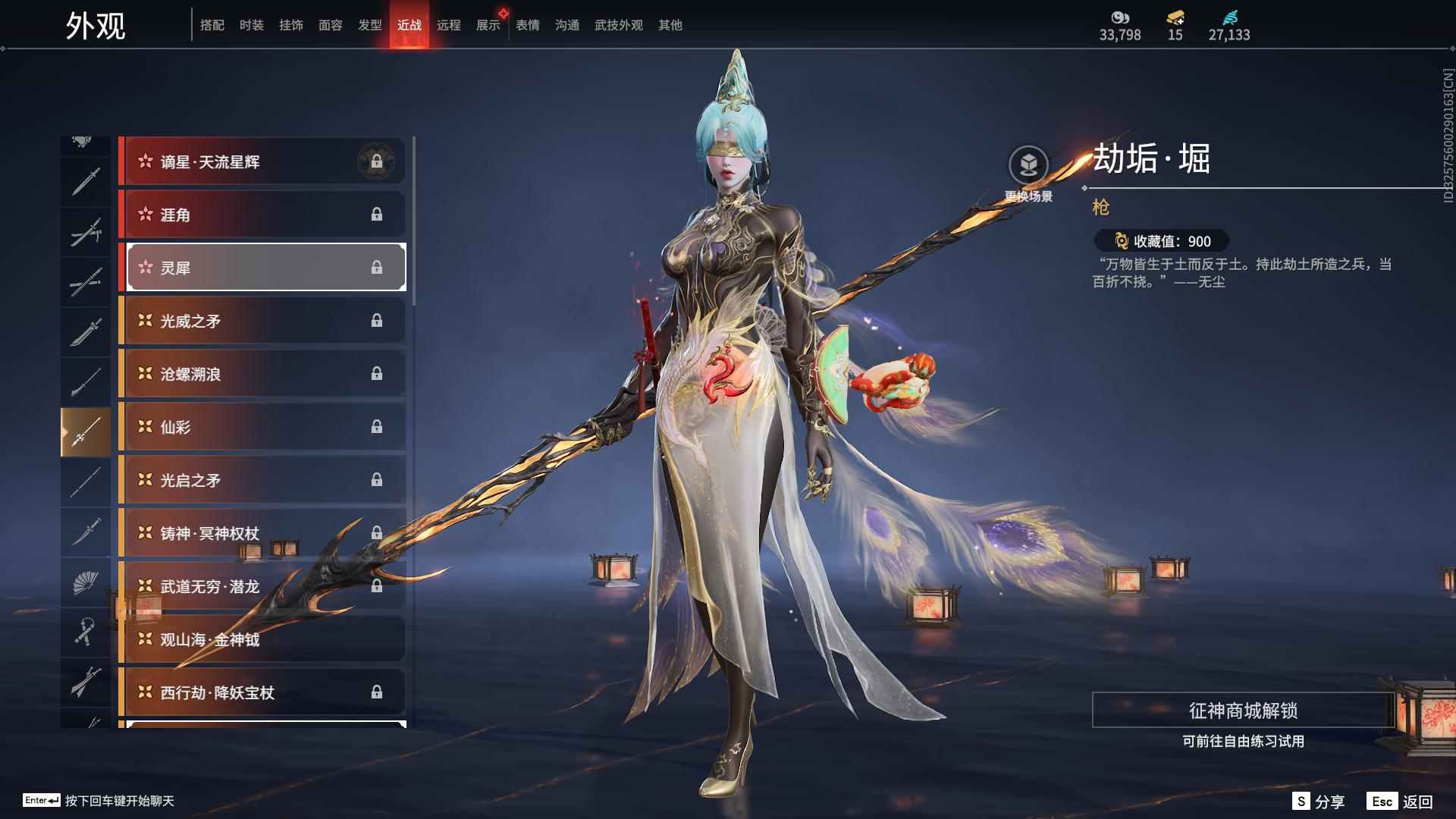Click the 更换场景 scene change icon

pyautogui.click(x=1028, y=165)
